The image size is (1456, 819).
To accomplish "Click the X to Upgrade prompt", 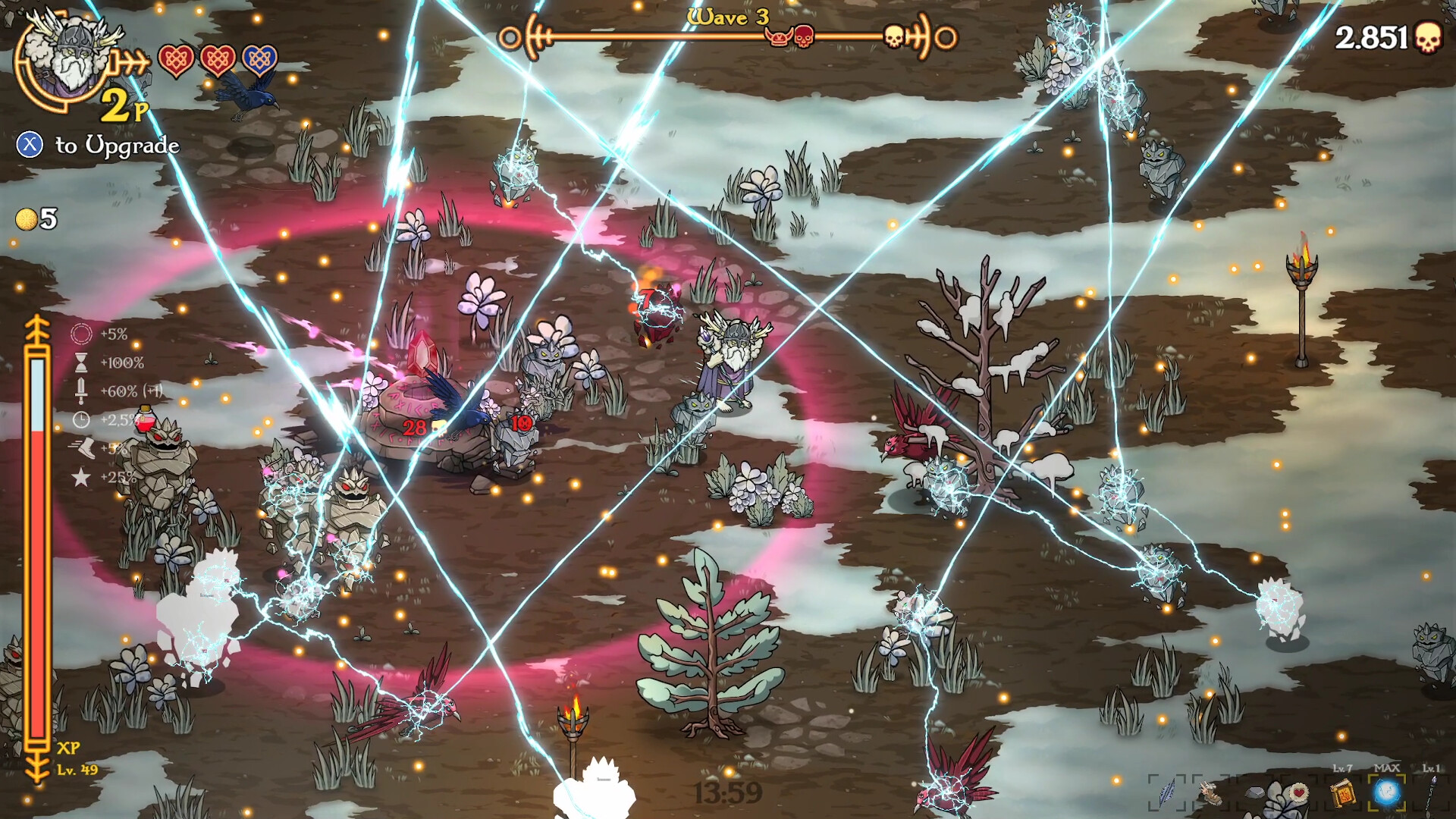I will [x=99, y=144].
